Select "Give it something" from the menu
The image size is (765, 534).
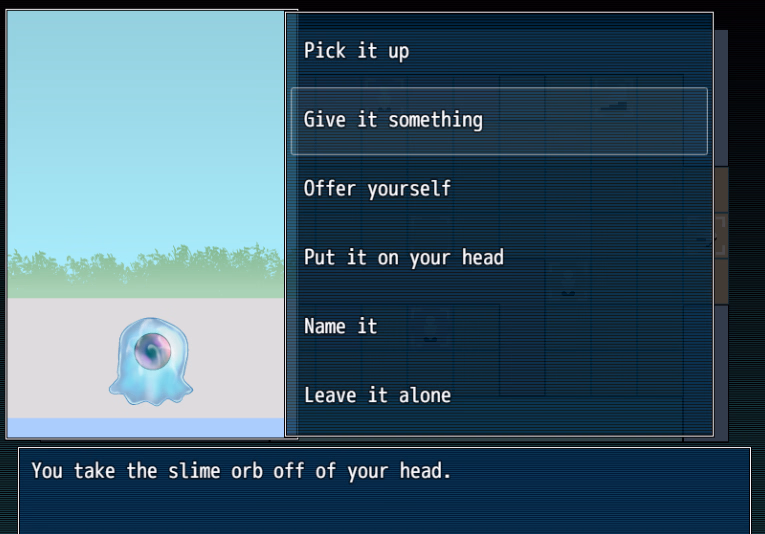pyautogui.click(x=393, y=120)
